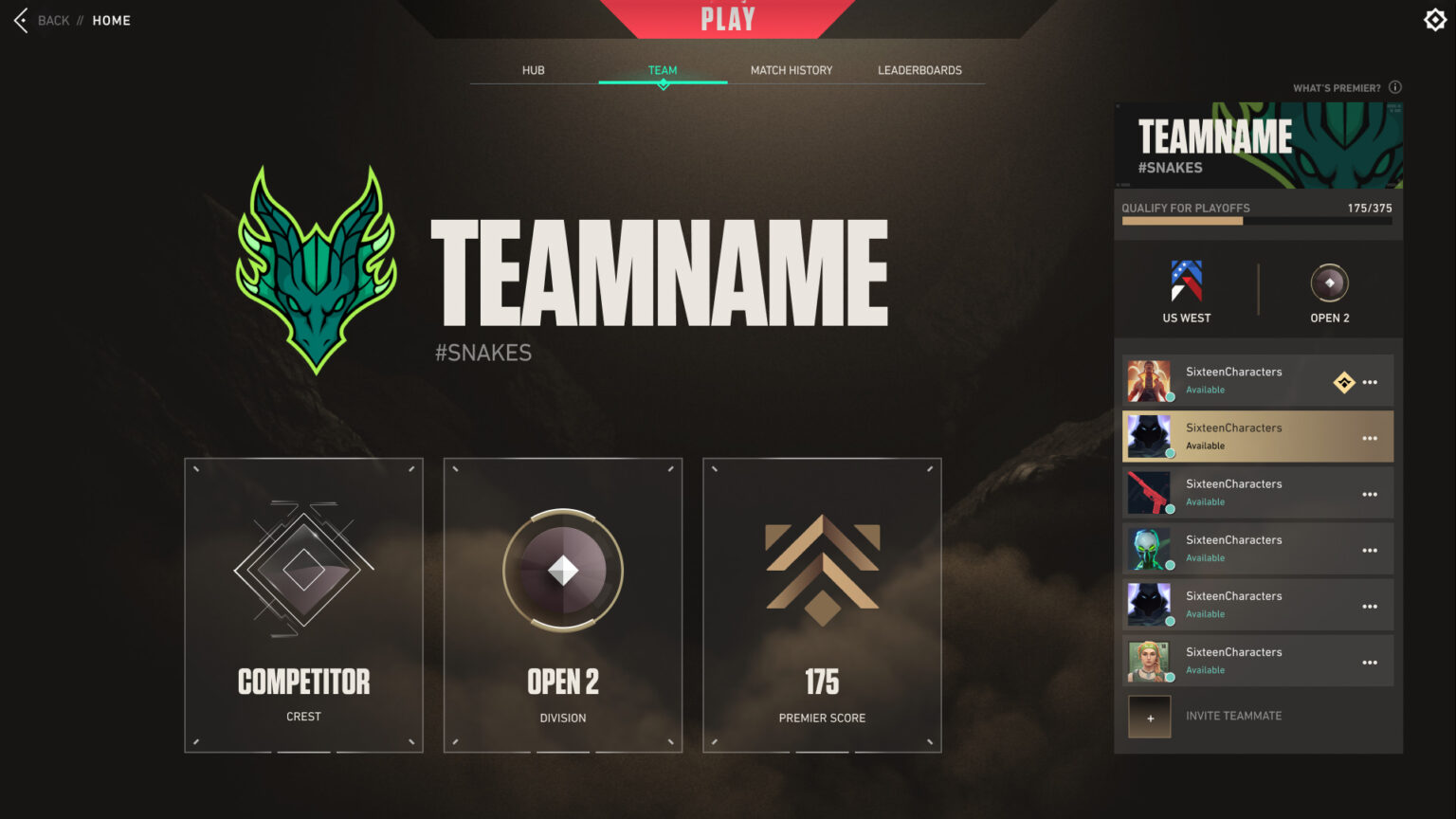Click the Premier info icon next to WHAT'S PREMIER?
Screen dimensions: 1456x819
pos(1395,86)
